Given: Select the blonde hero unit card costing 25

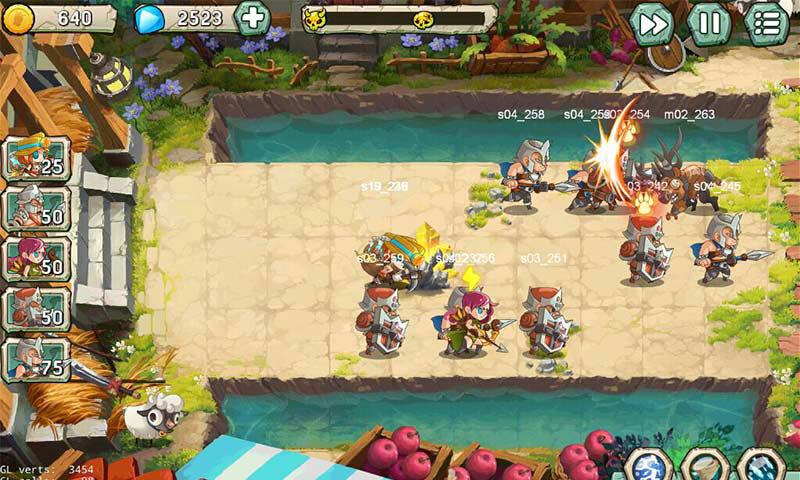Looking at the screenshot, I should (36, 158).
